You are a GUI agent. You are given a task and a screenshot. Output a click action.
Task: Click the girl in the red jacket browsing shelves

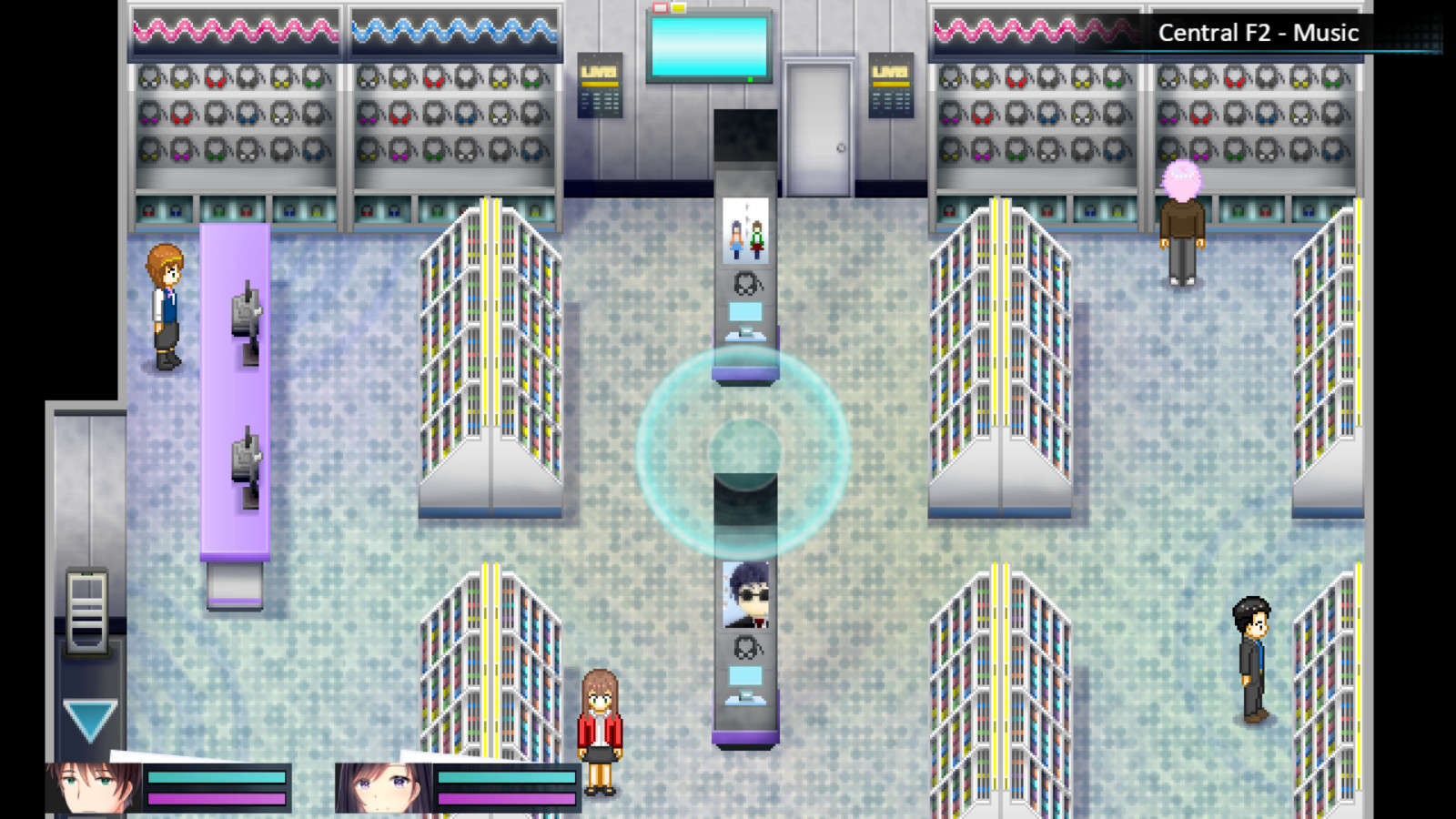pos(600,728)
